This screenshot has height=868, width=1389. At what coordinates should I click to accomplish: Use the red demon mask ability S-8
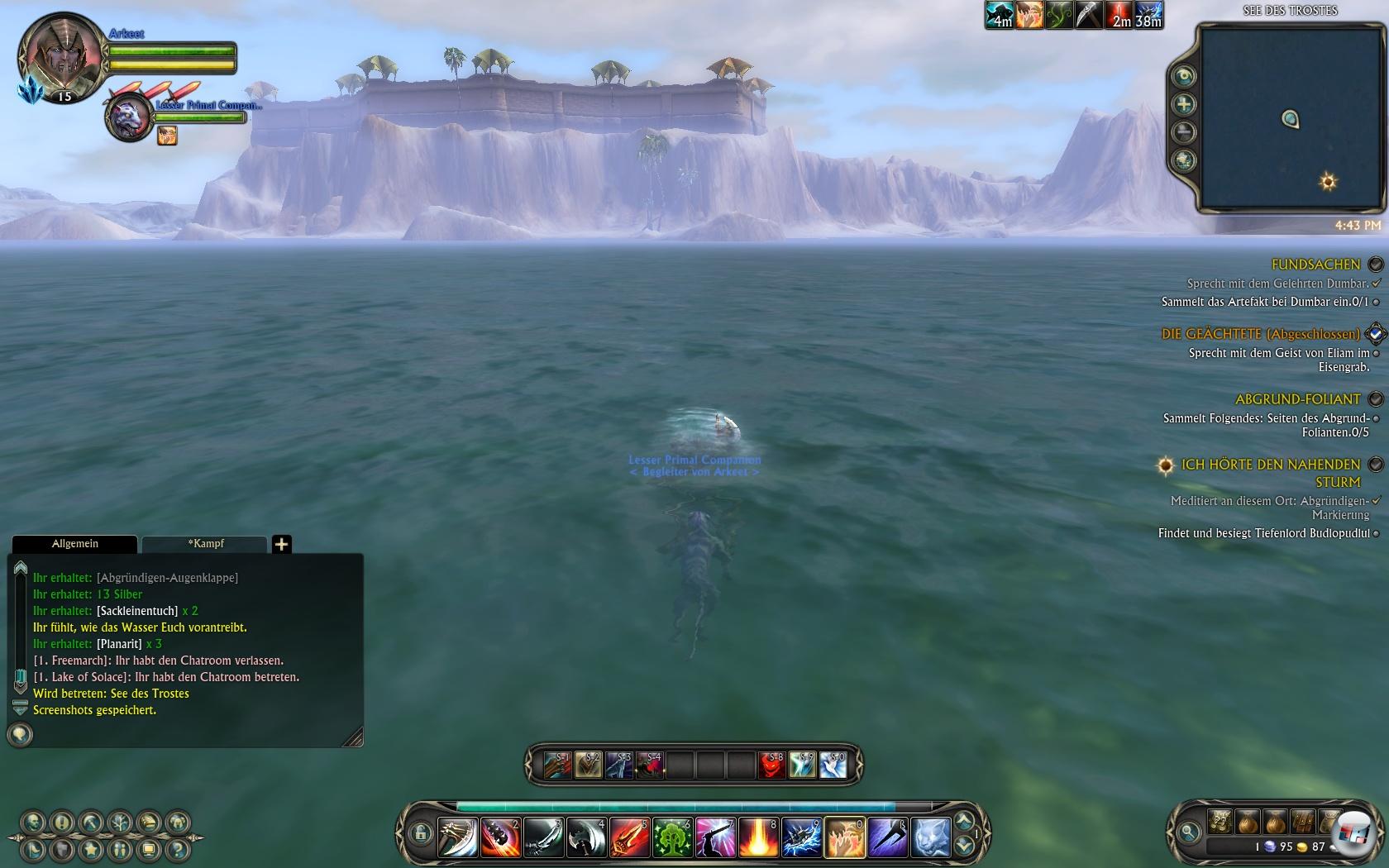click(x=771, y=765)
